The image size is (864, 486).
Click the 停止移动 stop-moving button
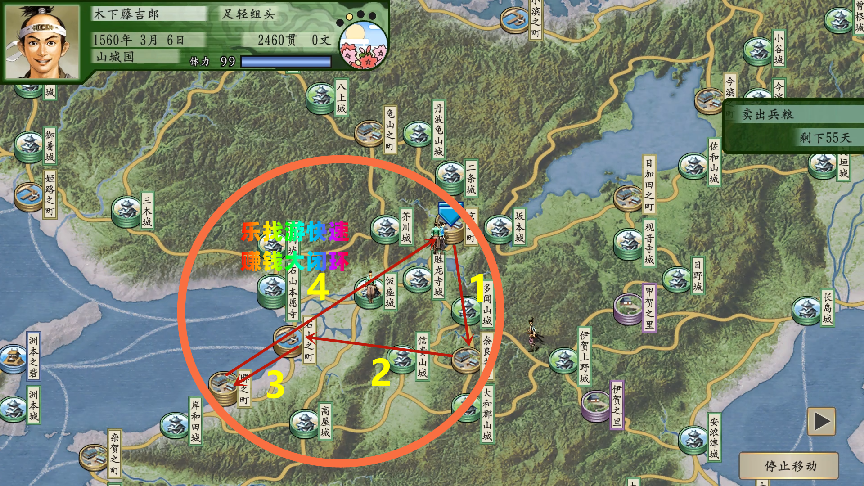point(790,466)
